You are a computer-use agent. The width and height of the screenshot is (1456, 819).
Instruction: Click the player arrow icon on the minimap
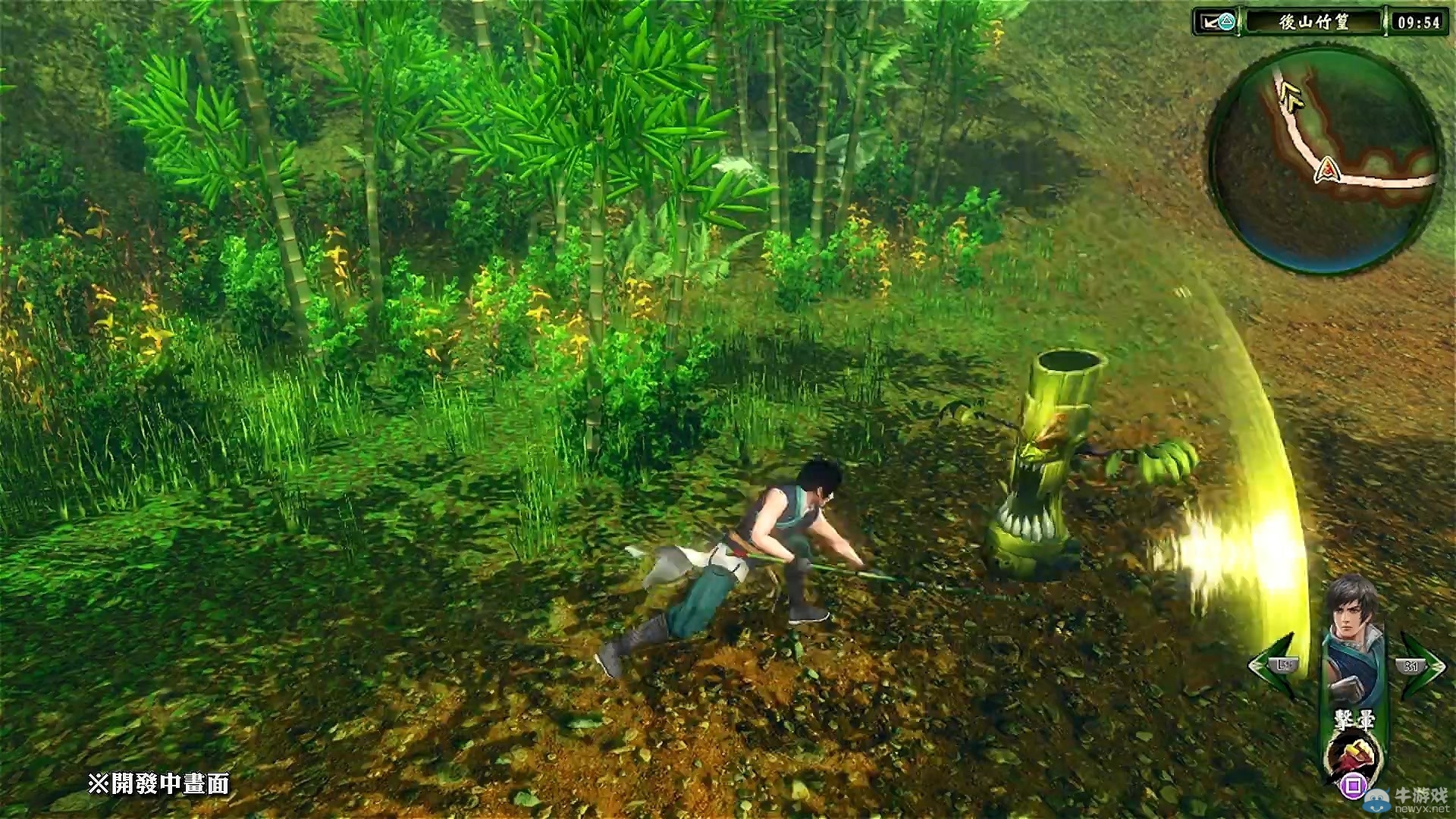pos(1289,96)
